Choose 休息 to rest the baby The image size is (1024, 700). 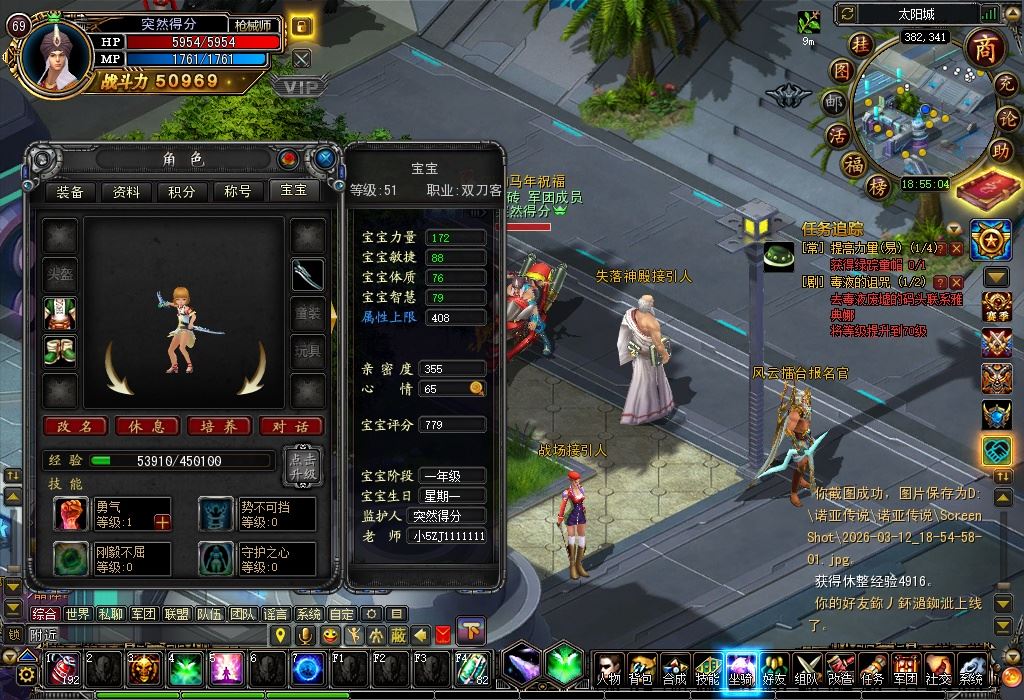coord(147,426)
